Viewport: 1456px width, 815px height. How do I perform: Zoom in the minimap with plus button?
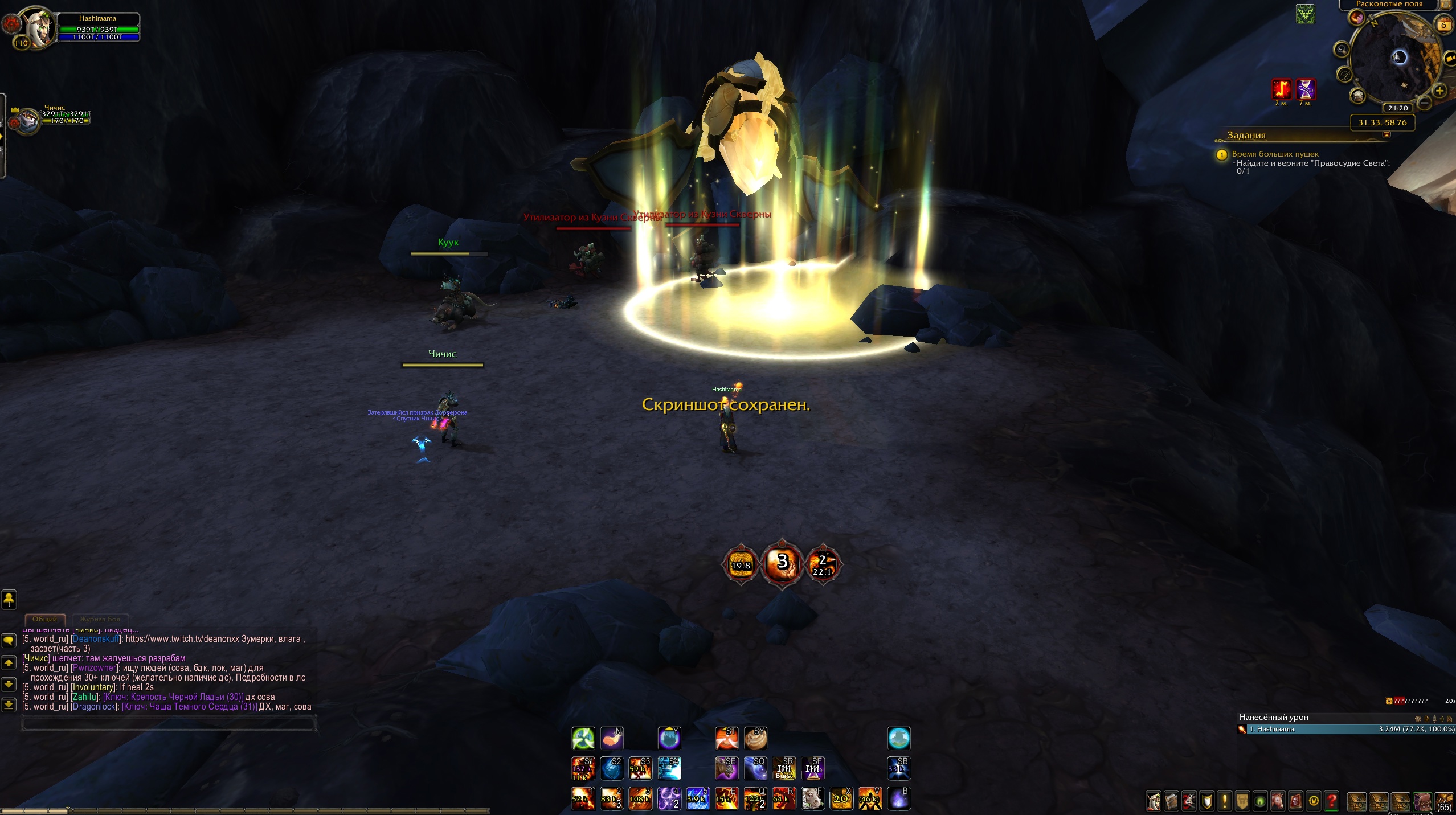pyautogui.click(x=1439, y=91)
